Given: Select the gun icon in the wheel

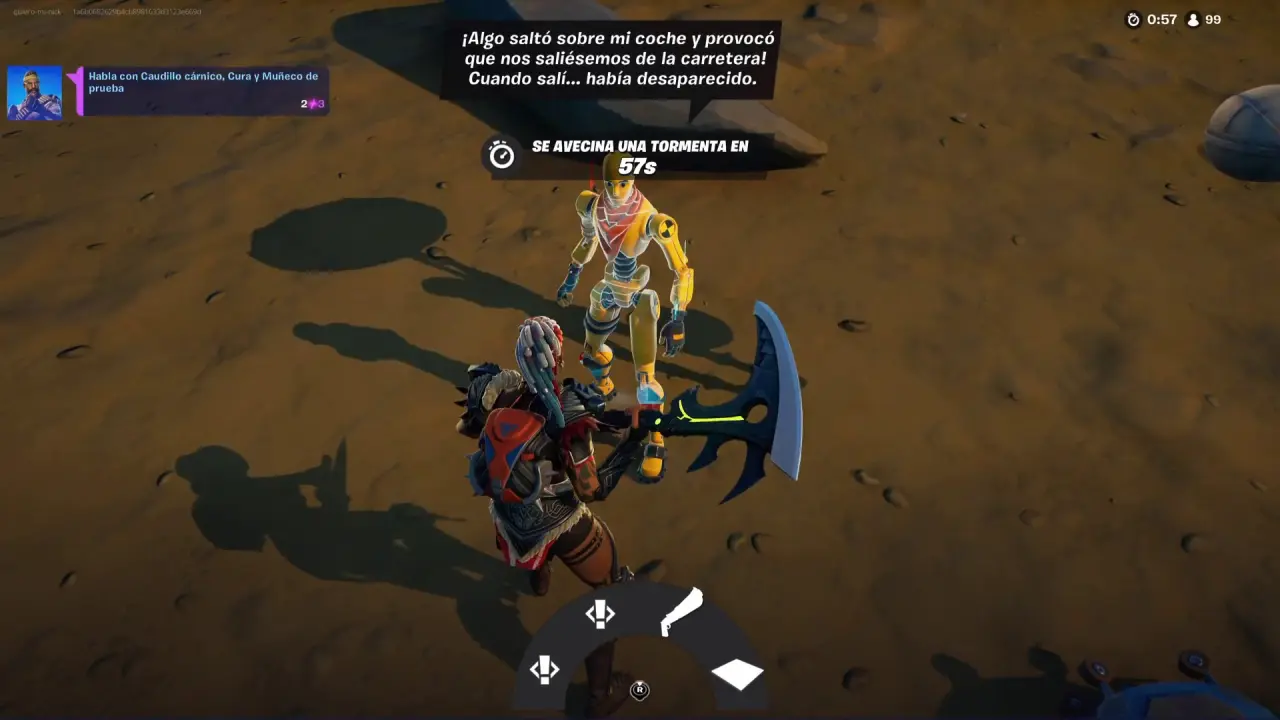Looking at the screenshot, I should [x=681, y=612].
